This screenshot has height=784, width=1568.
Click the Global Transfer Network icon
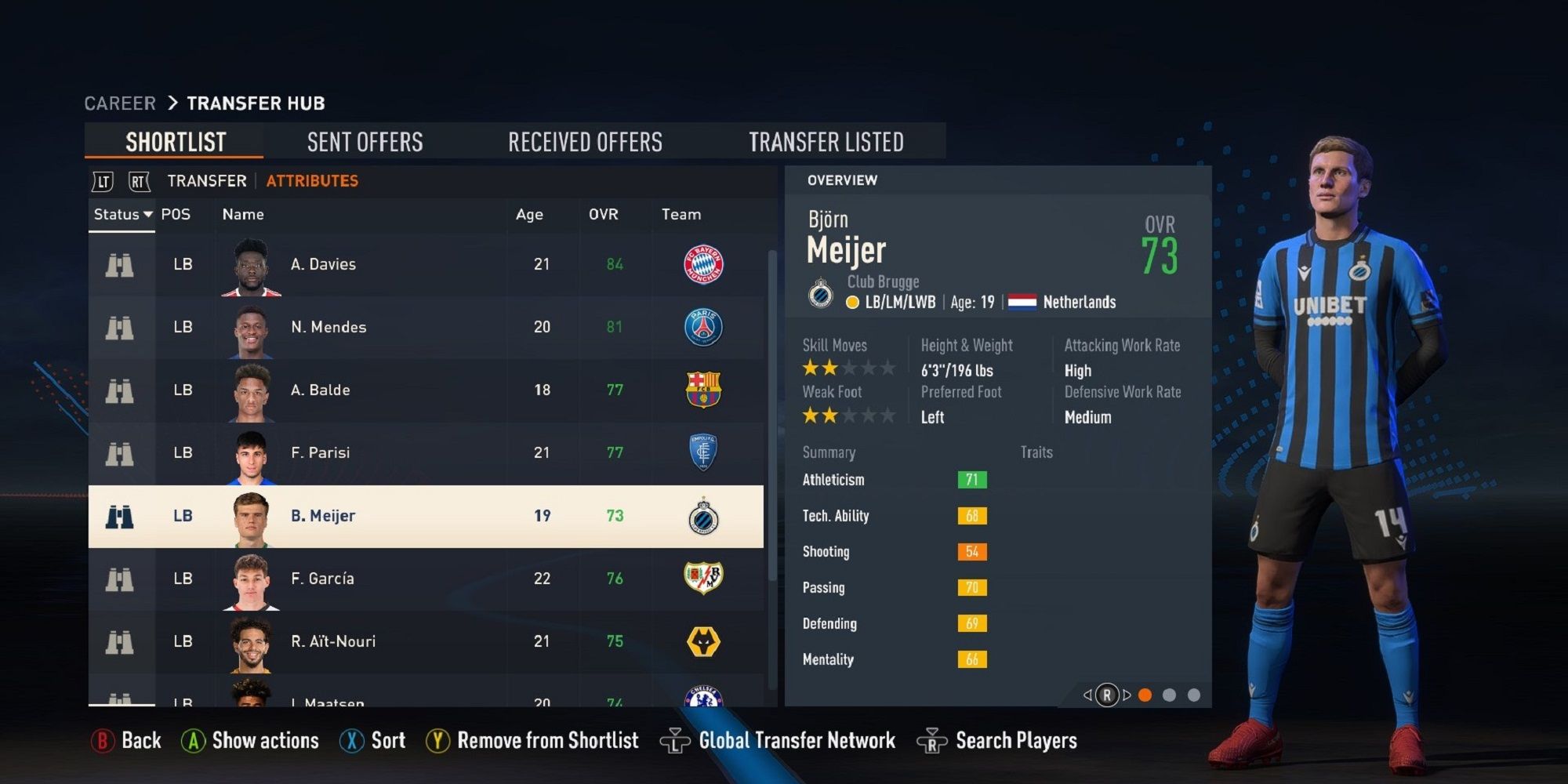674,740
